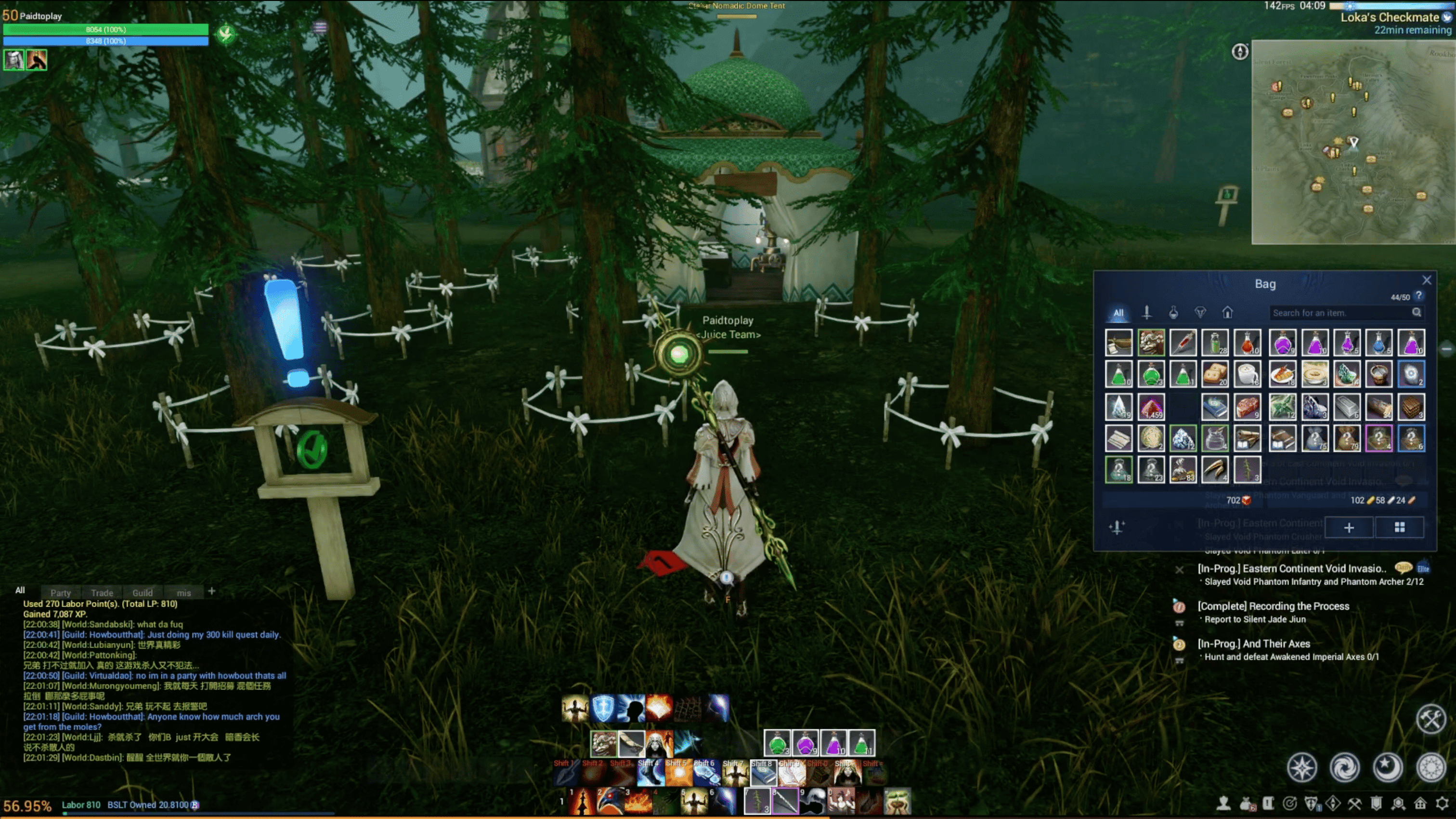Switch to the bag's sword equipment tab
This screenshot has width=1456, height=819.
[x=1147, y=312]
